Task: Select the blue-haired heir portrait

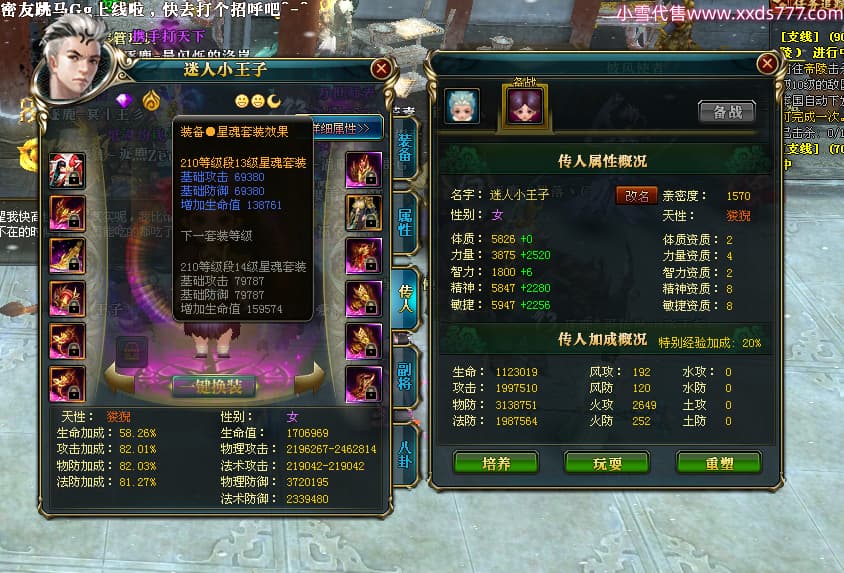Action: pos(462,106)
